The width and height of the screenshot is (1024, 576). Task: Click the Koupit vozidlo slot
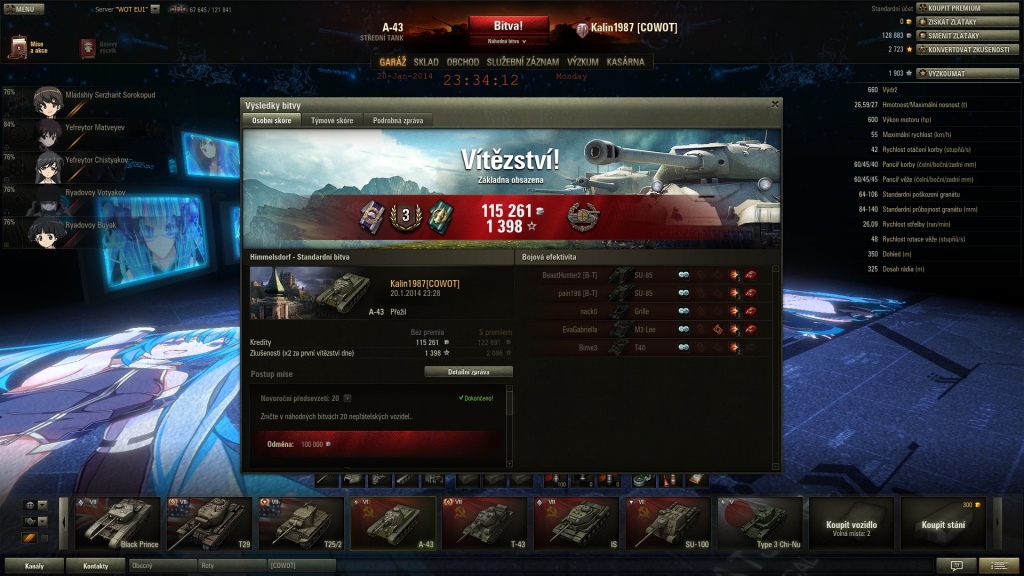pyautogui.click(x=852, y=524)
